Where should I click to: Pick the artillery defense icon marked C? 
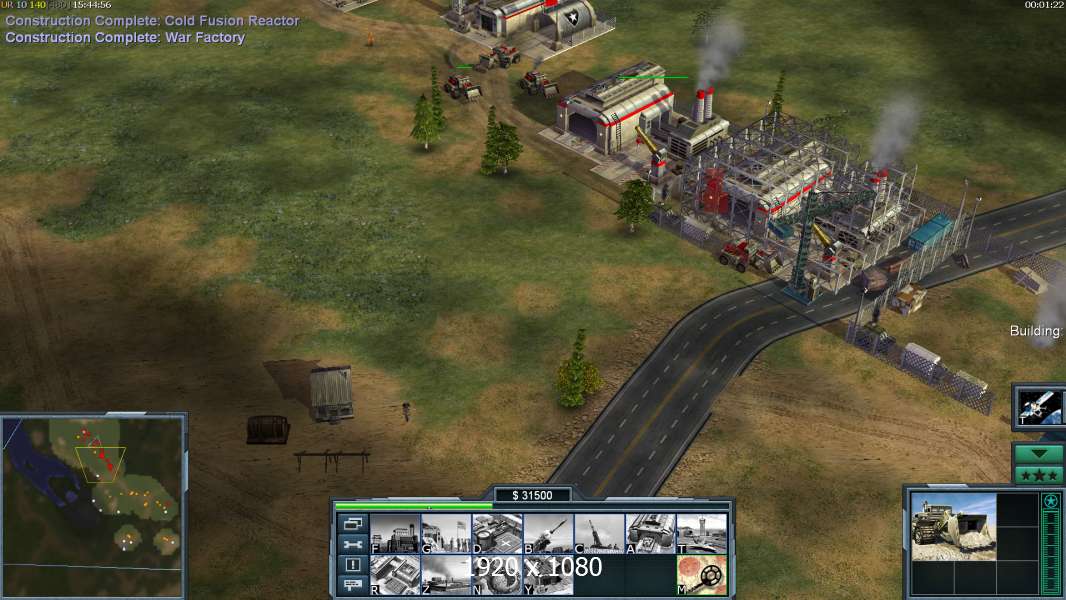tap(599, 534)
